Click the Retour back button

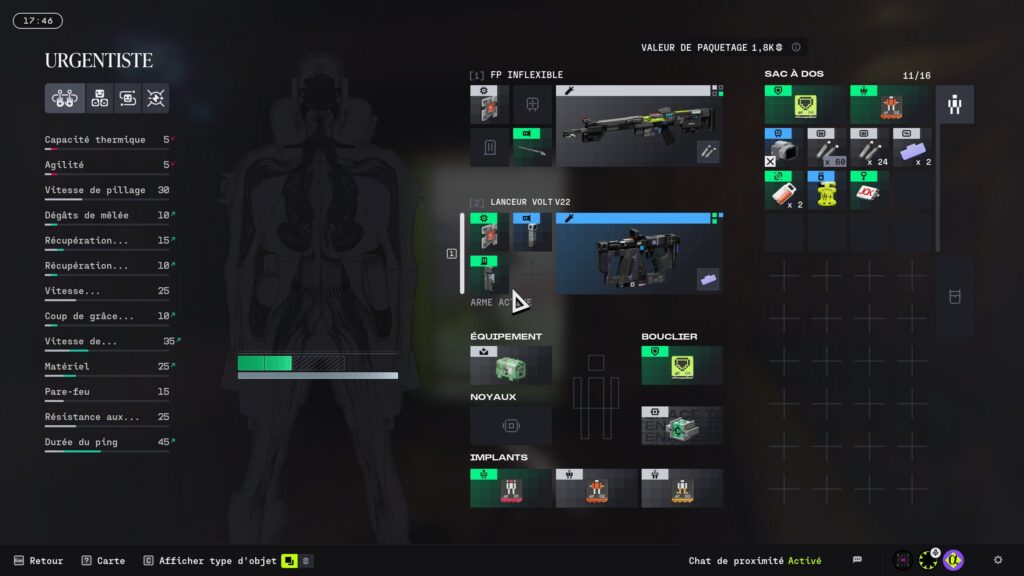point(38,561)
